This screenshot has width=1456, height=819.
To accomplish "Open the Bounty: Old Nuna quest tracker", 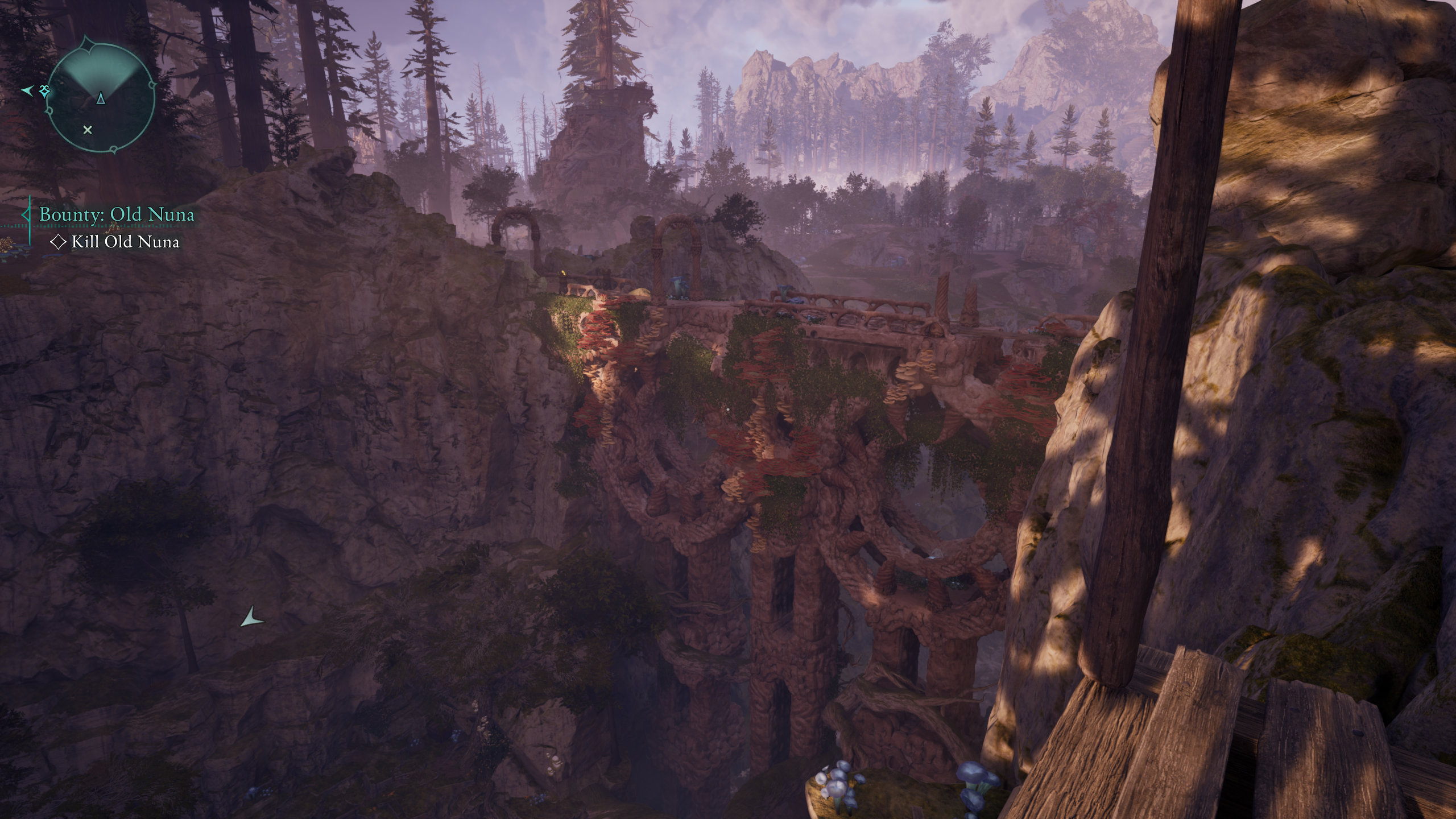I will (x=117, y=214).
